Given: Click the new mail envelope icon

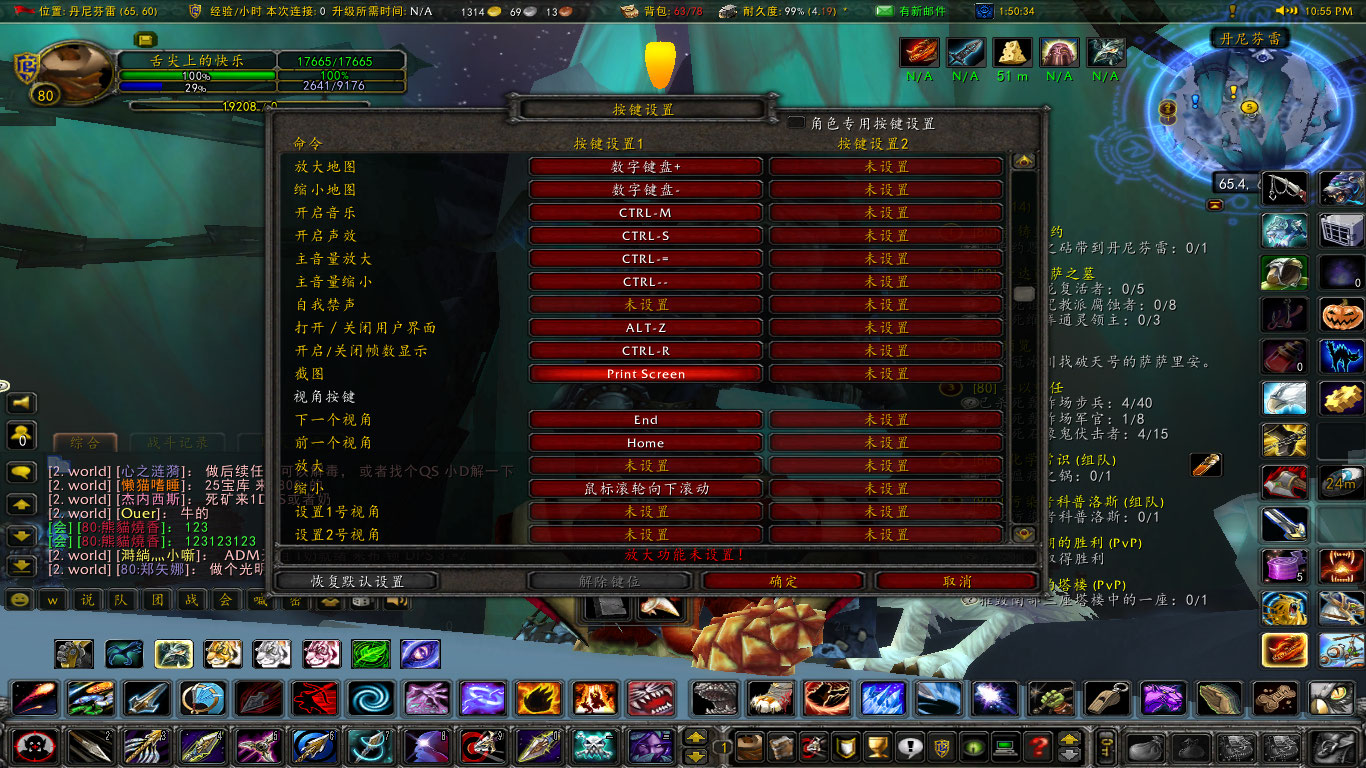Looking at the screenshot, I should coord(885,11).
